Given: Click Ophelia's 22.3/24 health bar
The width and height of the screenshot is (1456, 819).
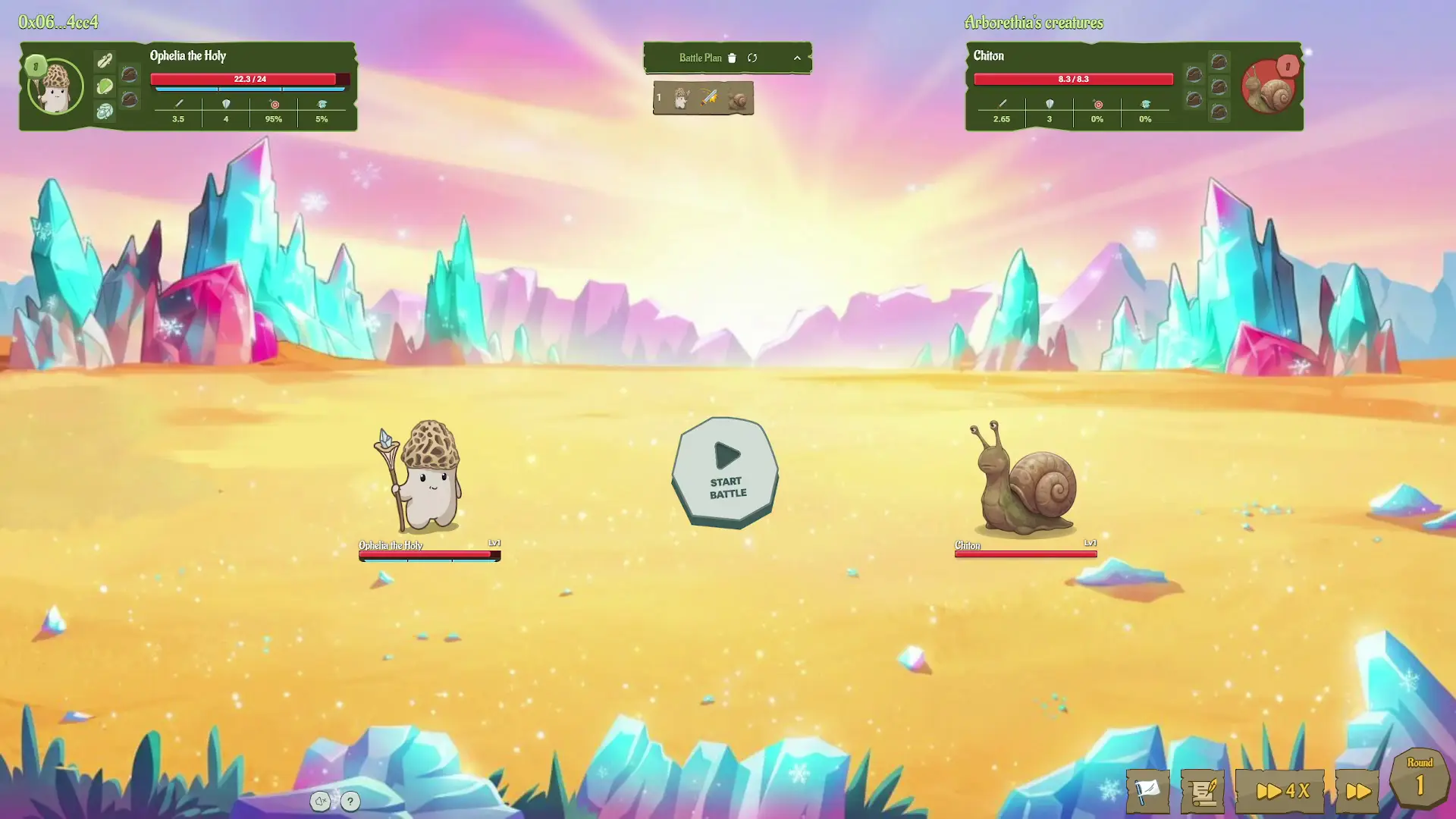Looking at the screenshot, I should 249,78.
